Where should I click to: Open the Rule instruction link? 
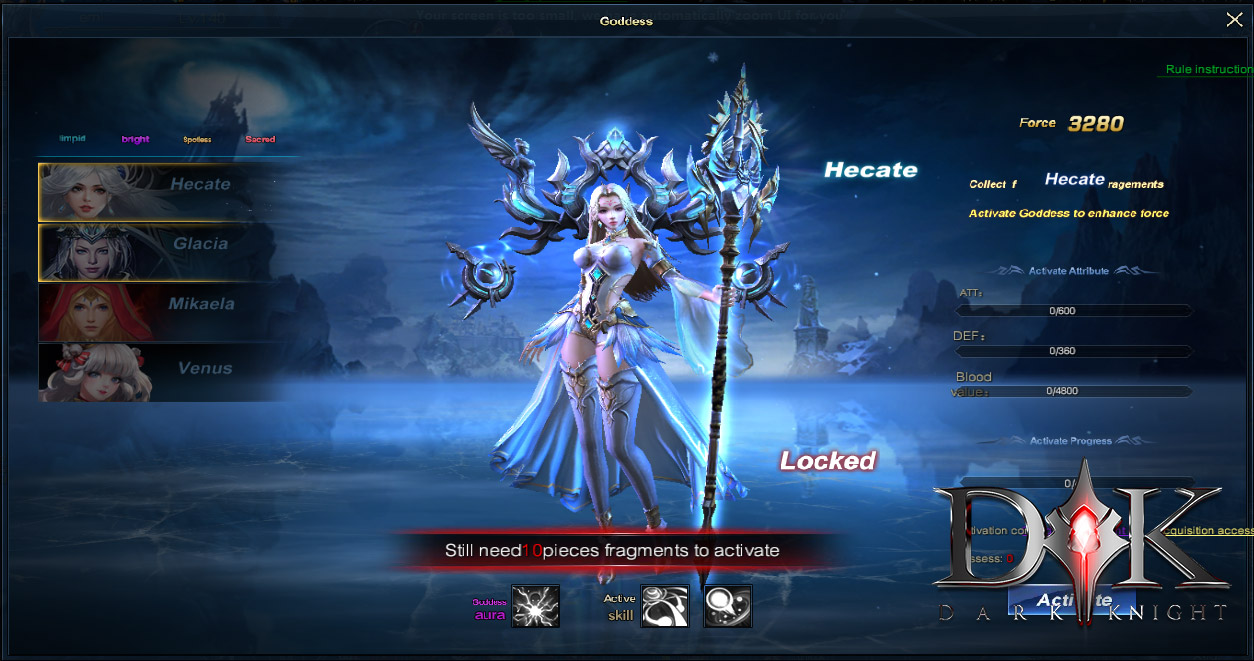pos(1208,70)
